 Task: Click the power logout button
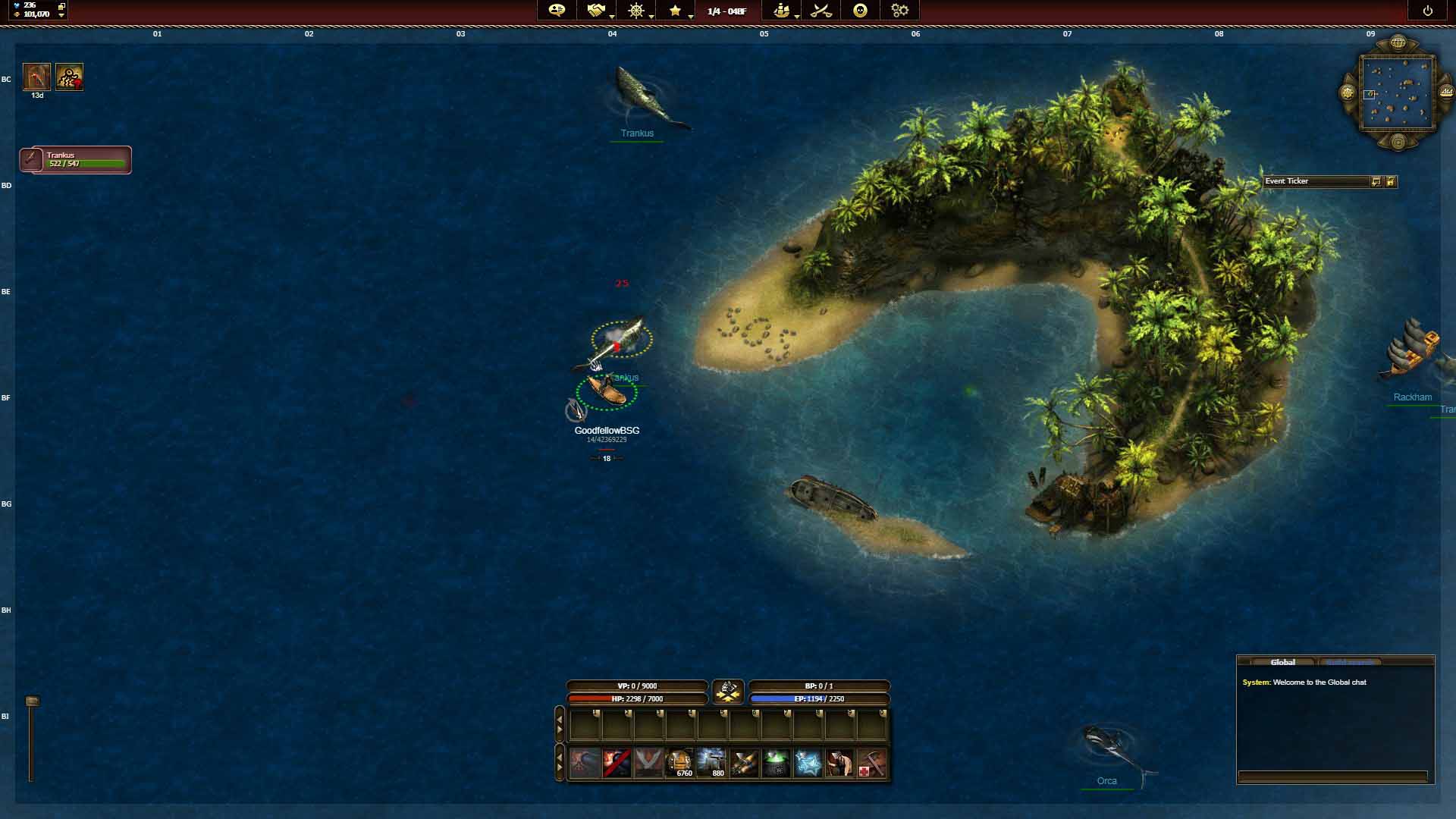pyautogui.click(x=1427, y=11)
